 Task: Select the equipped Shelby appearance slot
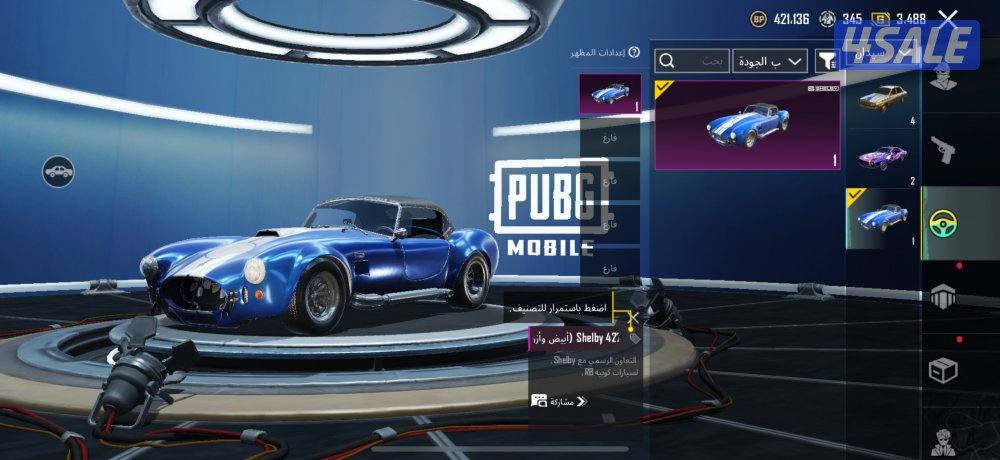[x=610, y=93]
